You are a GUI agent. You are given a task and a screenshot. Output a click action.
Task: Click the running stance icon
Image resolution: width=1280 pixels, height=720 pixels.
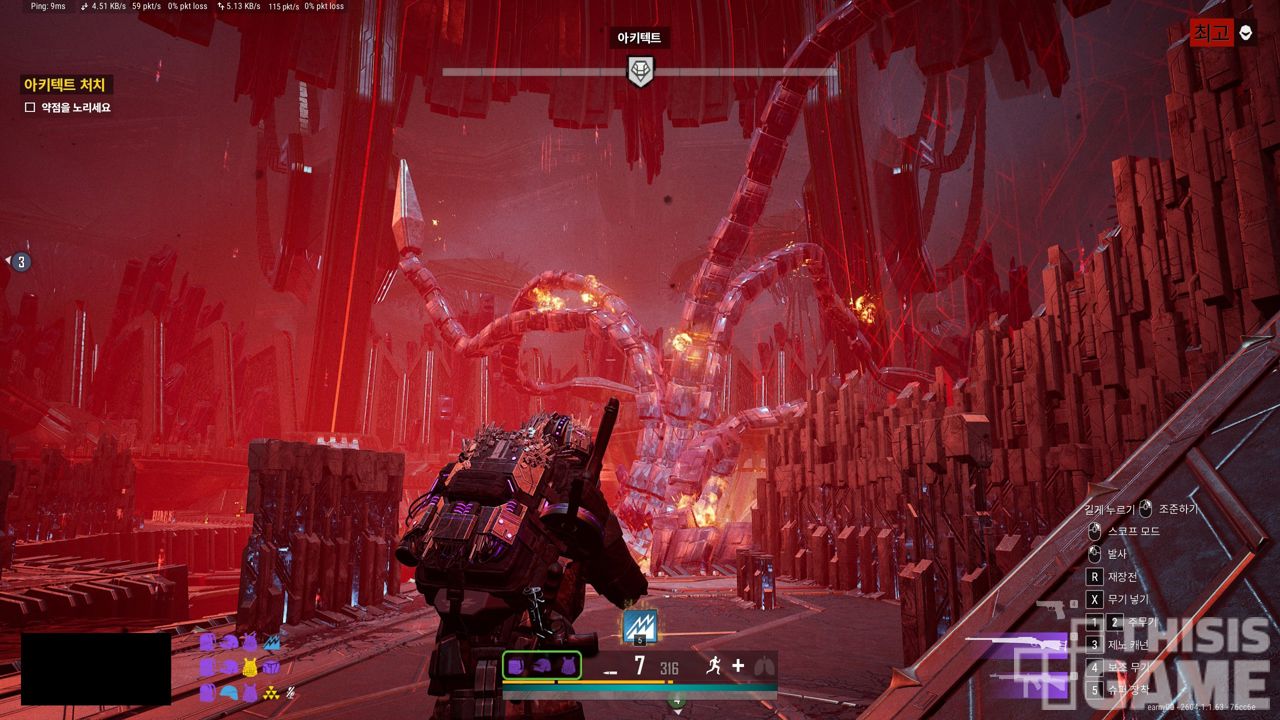[712, 666]
